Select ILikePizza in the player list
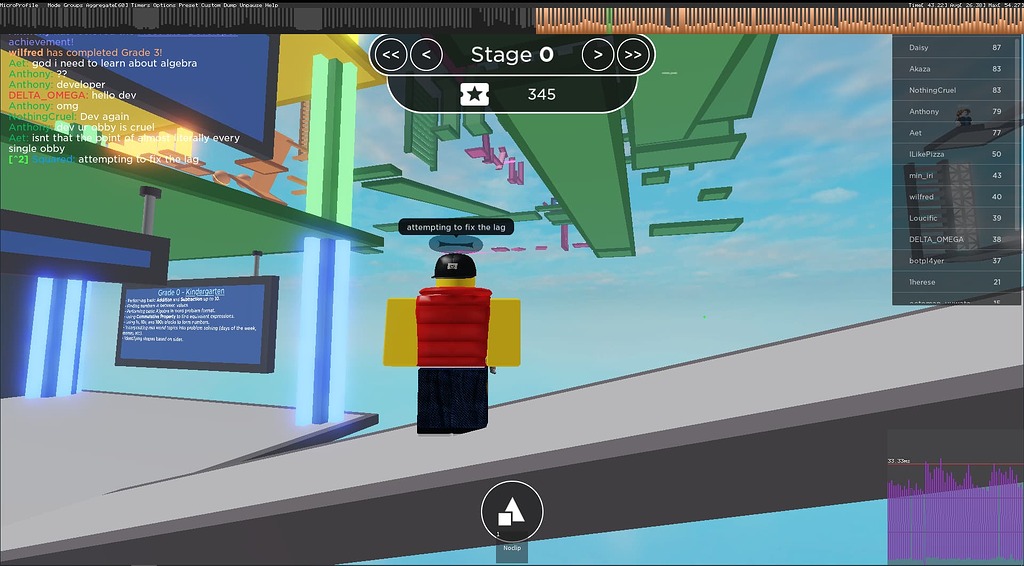Image resolution: width=1024 pixels, height=566 pixels. [948, 154]
